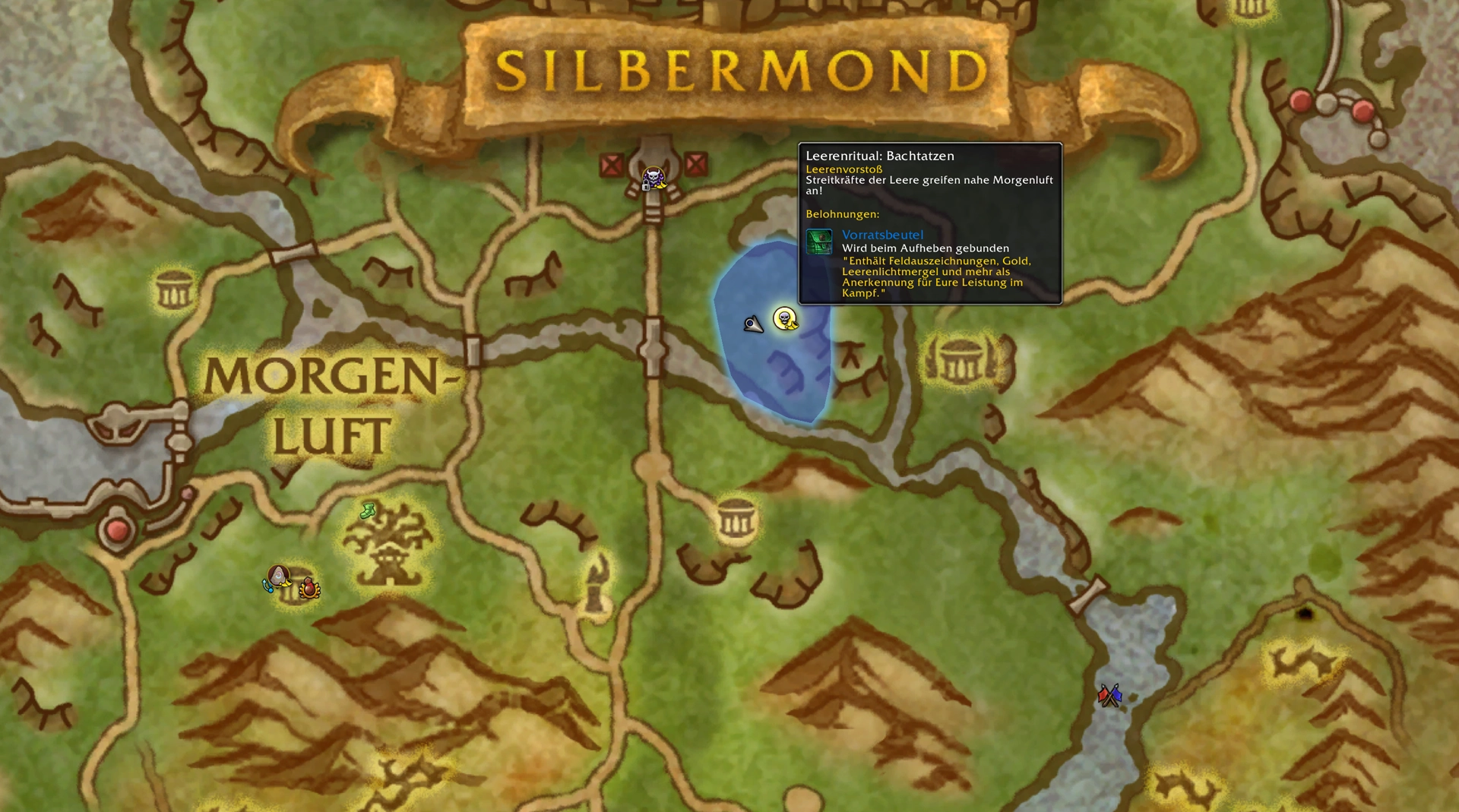Image resolution: width=1459 pixels, height=812 pixels.
Task: Click the red circle marker in the top-right corner
Action: 1302,100
